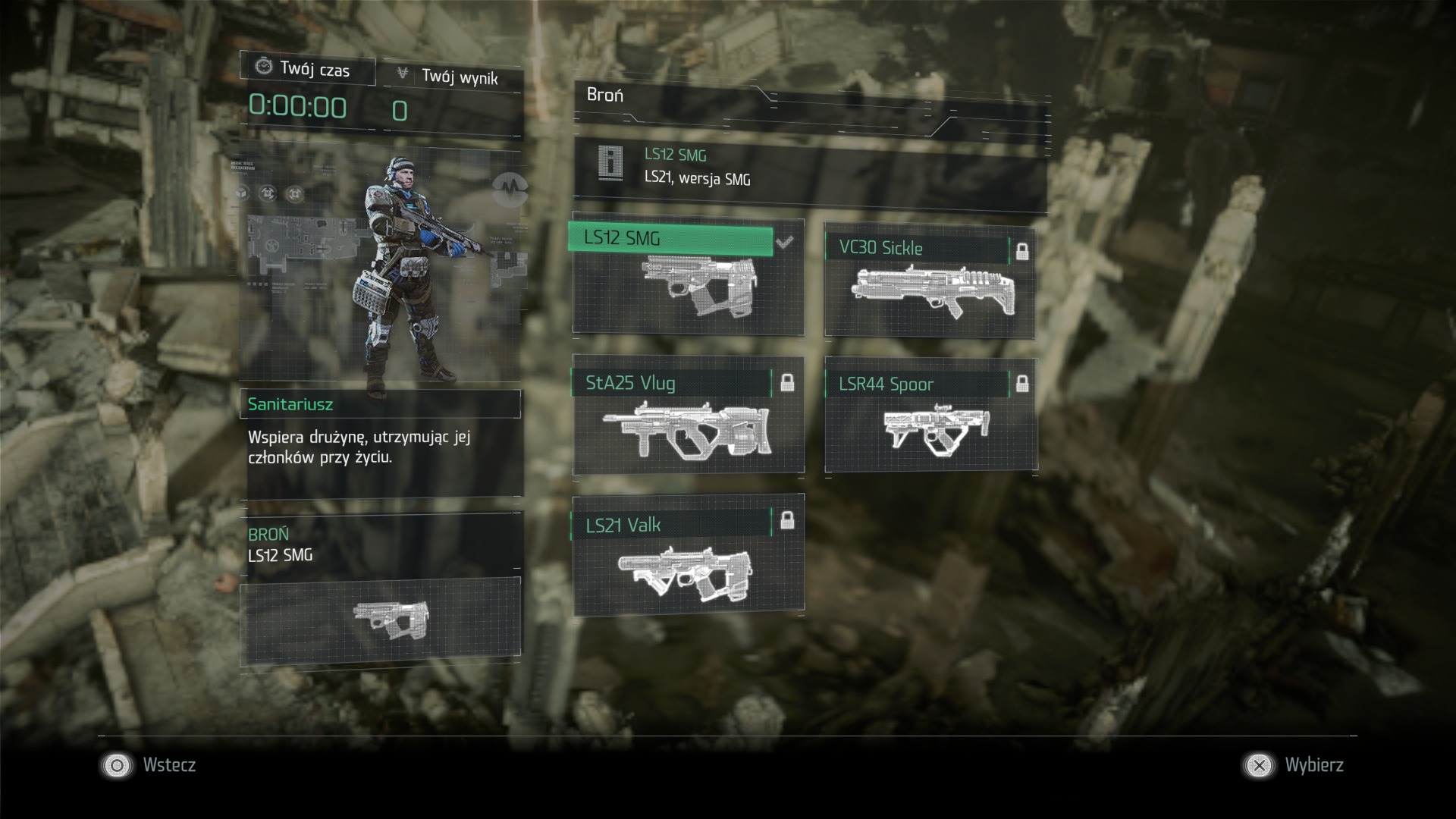Go back with the Wstecz option
Screen dimensions: 1456x819
pos(149,765)
